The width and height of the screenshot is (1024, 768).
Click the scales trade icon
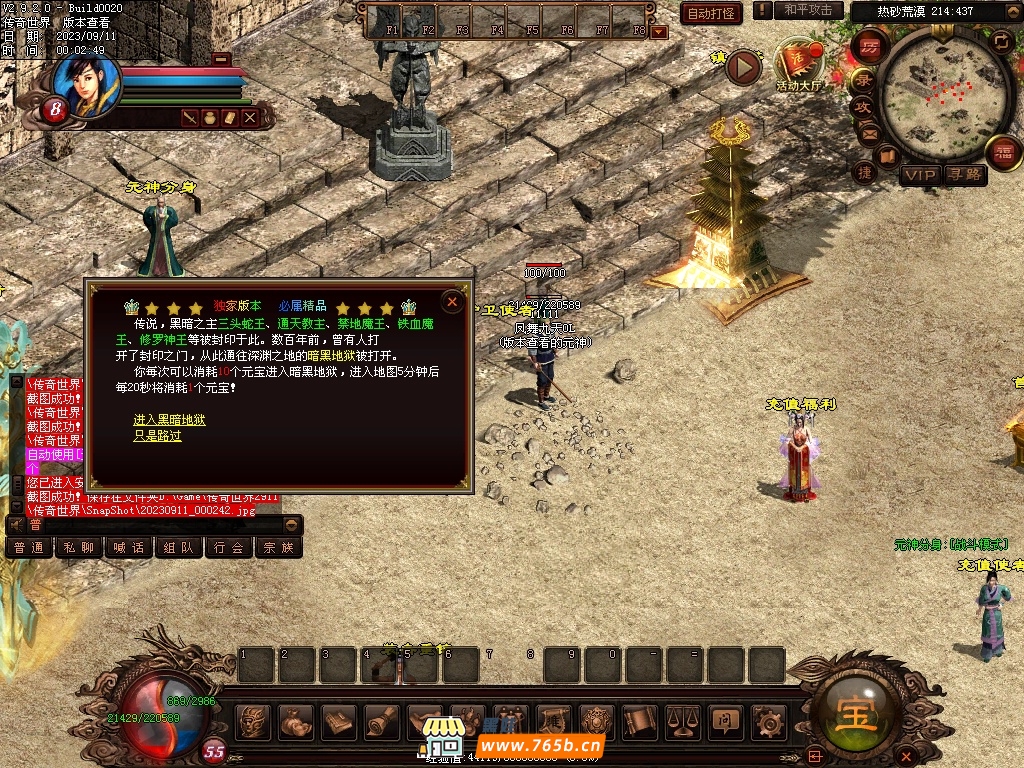(682, 720)
